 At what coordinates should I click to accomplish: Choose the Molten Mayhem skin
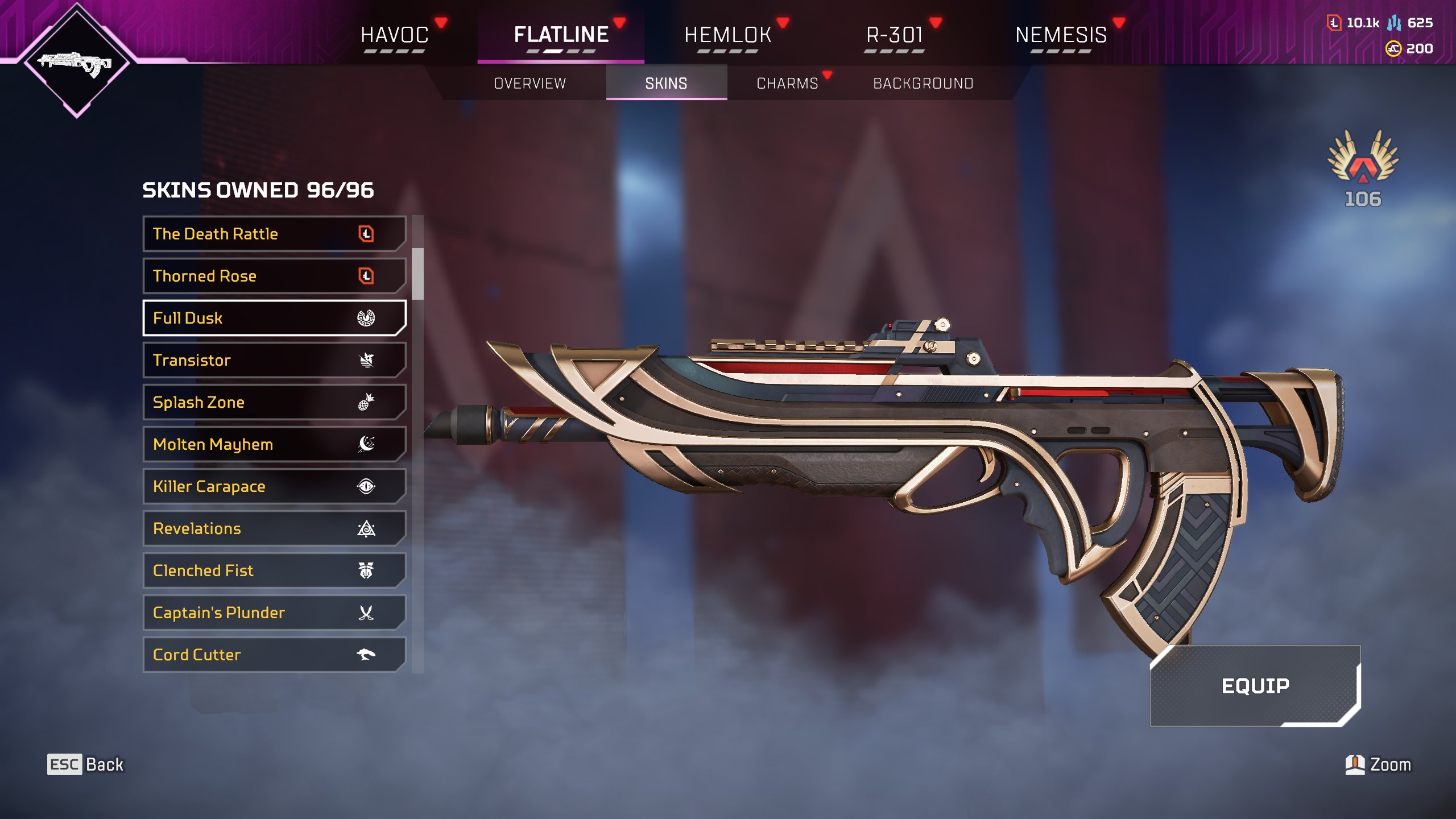(x=274, y=444)
